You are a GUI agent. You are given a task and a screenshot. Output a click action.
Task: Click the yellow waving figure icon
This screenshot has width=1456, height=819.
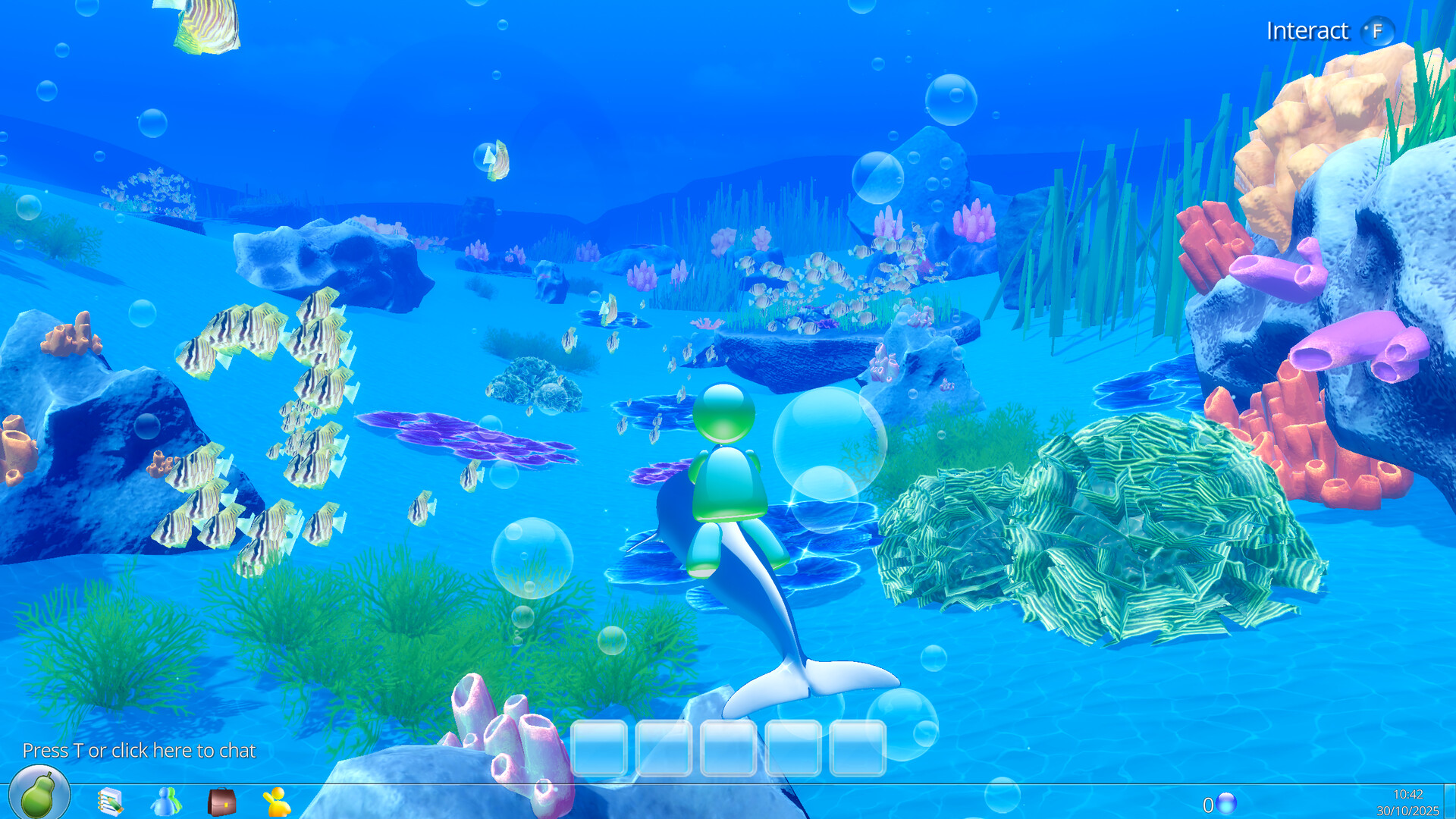coord(277,802)
